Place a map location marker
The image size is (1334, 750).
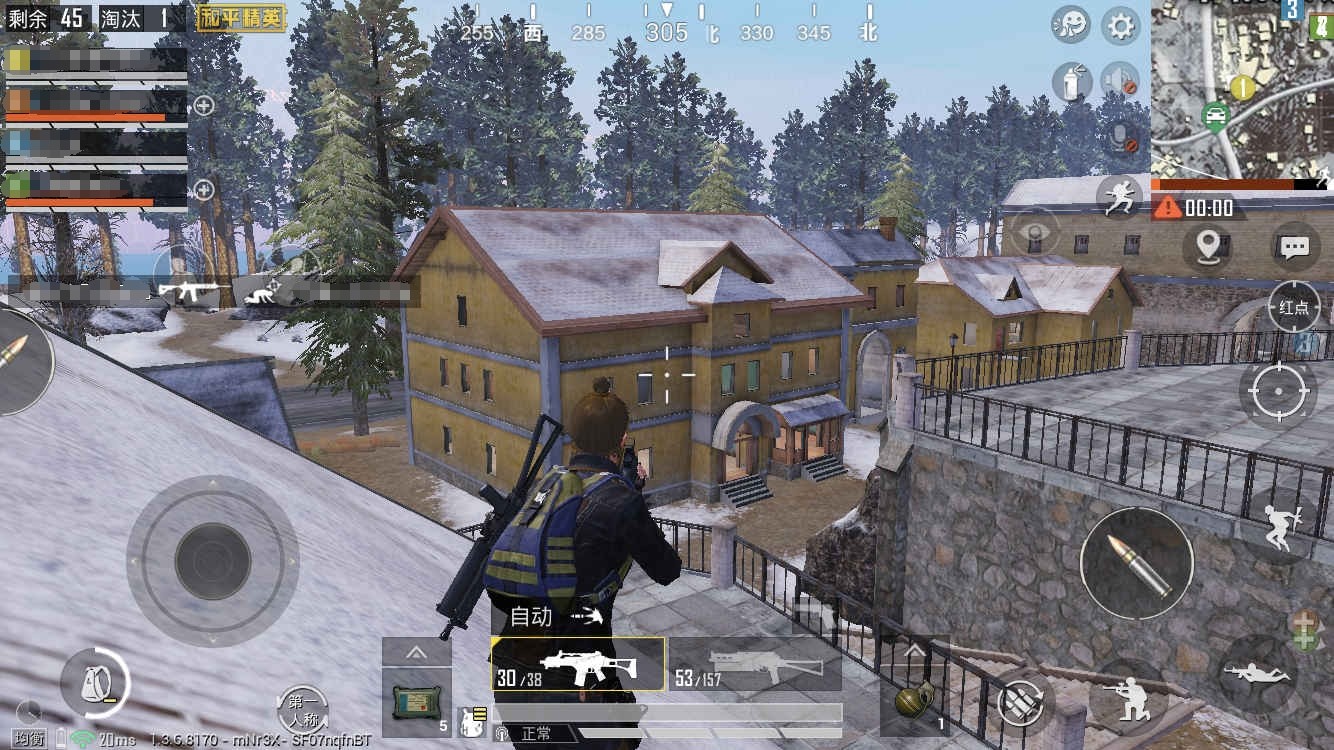(1208, 246)
